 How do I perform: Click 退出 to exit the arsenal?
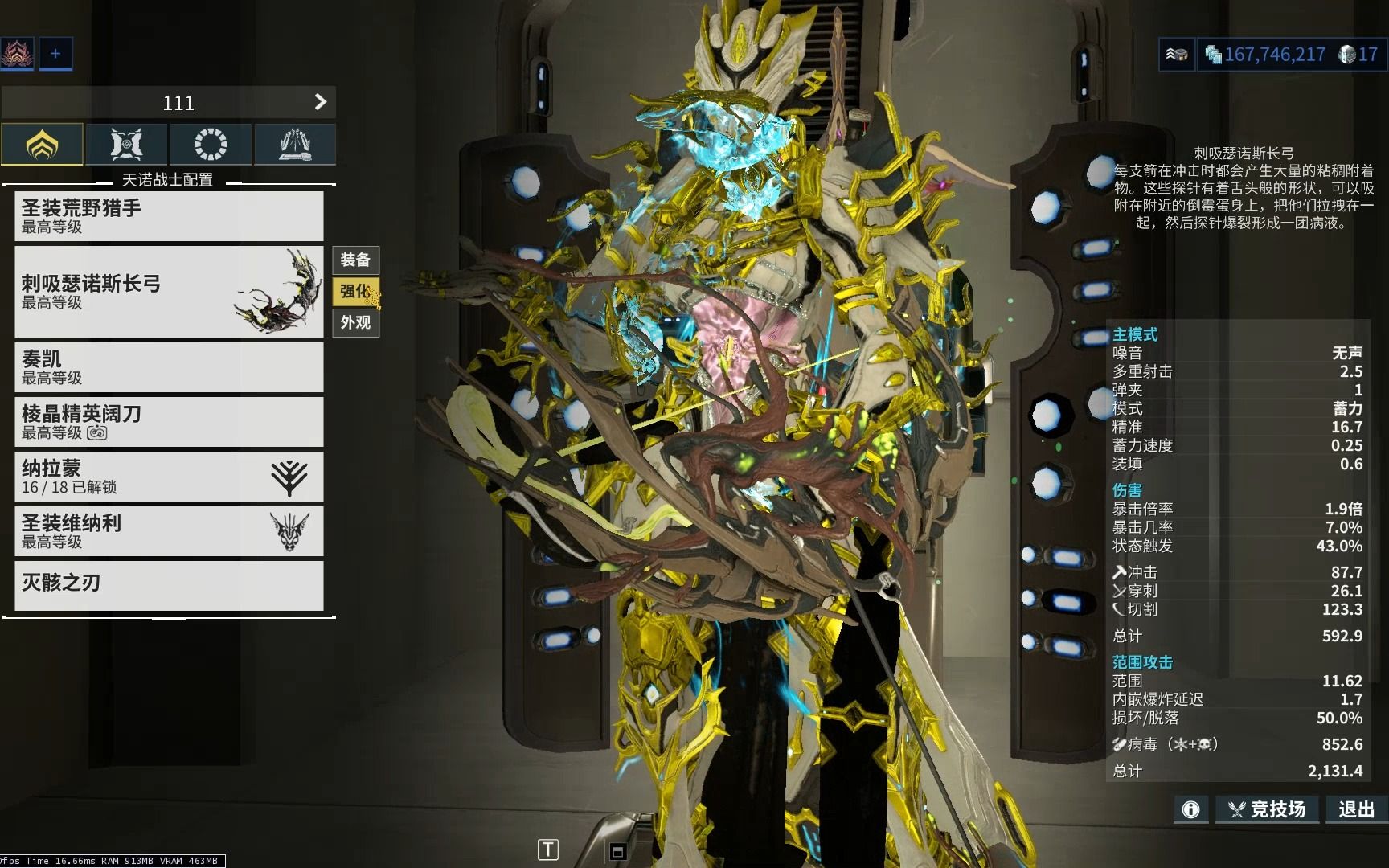point(1356,809)
